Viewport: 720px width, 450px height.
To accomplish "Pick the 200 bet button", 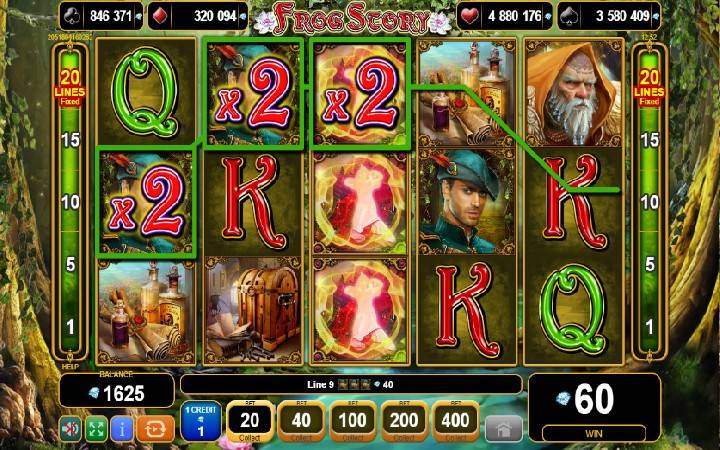I will [x=404, y=421].
